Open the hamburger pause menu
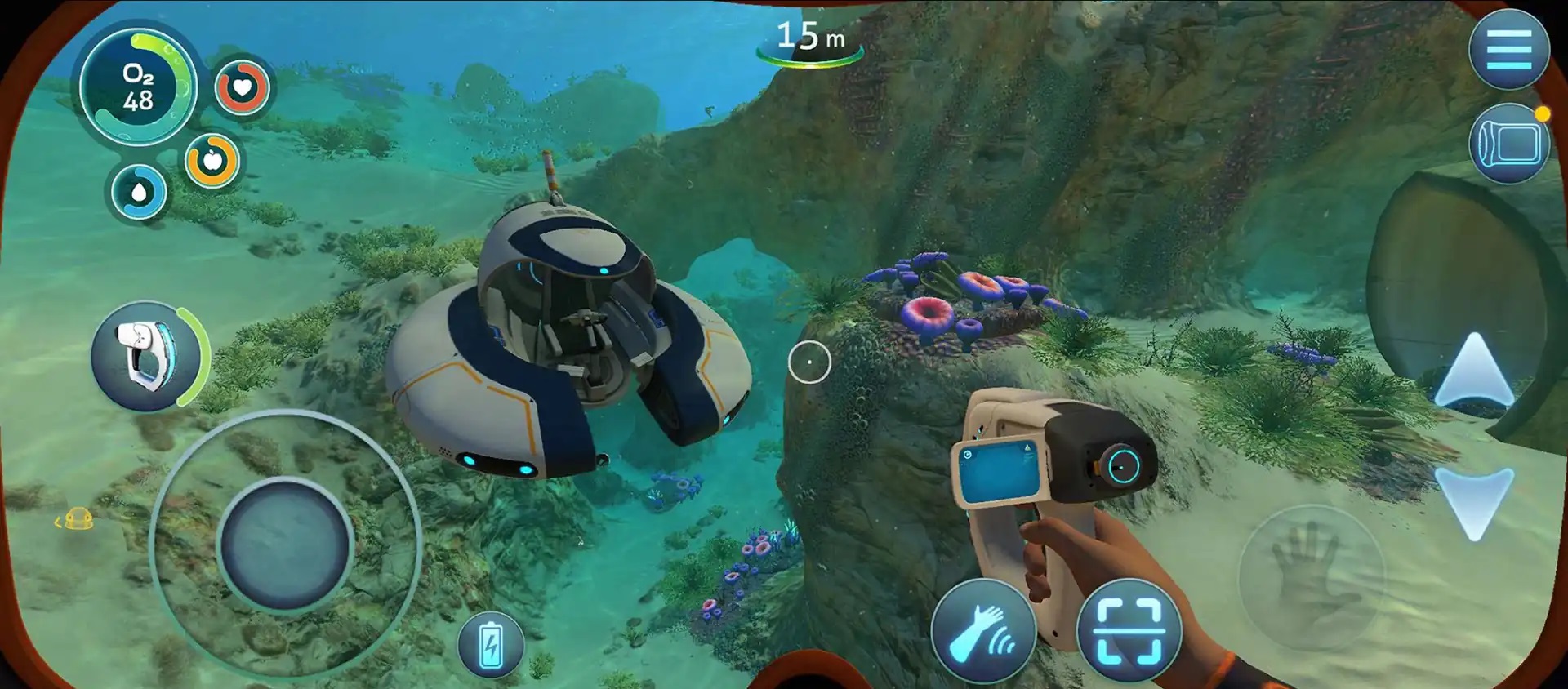This screenshot has width=1568, height=689. pos(1508,50)
